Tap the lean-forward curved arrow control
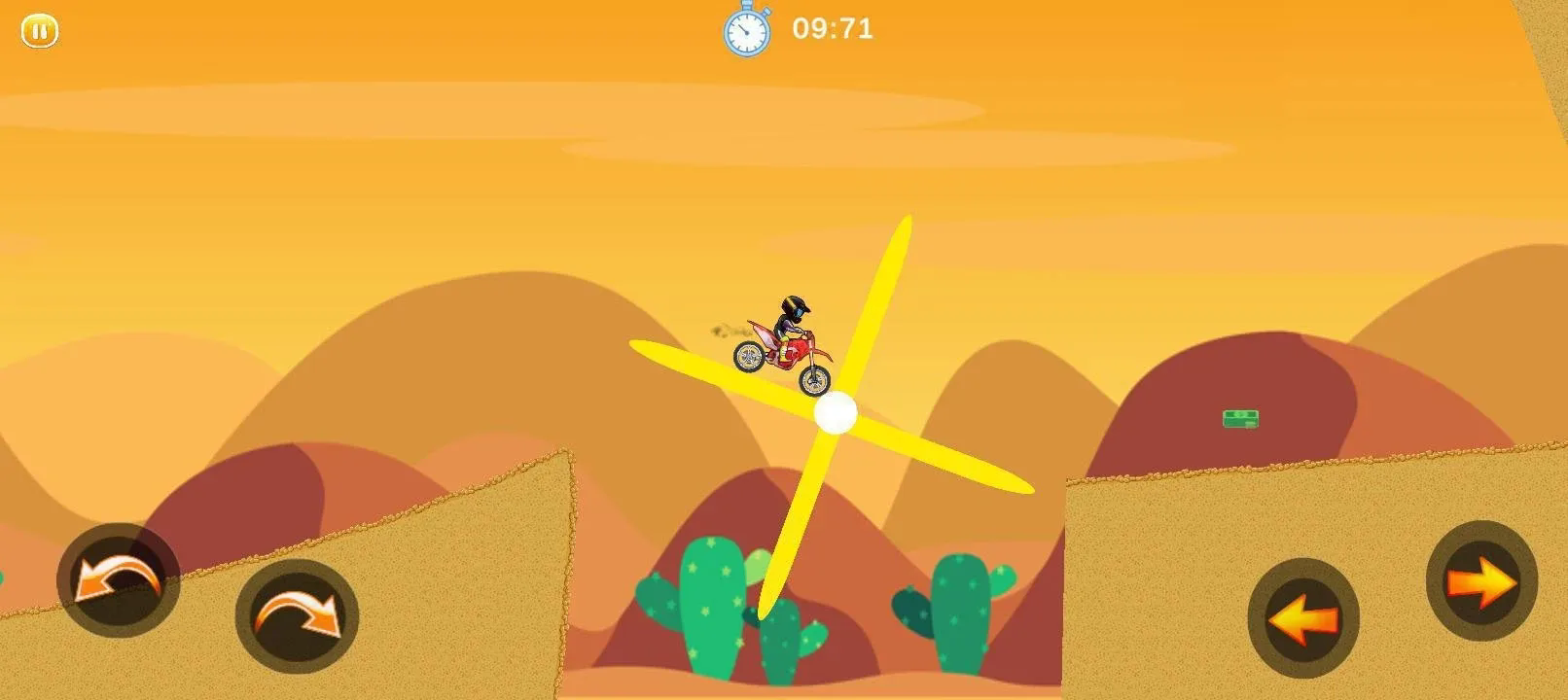 click(x=297, y=616)
